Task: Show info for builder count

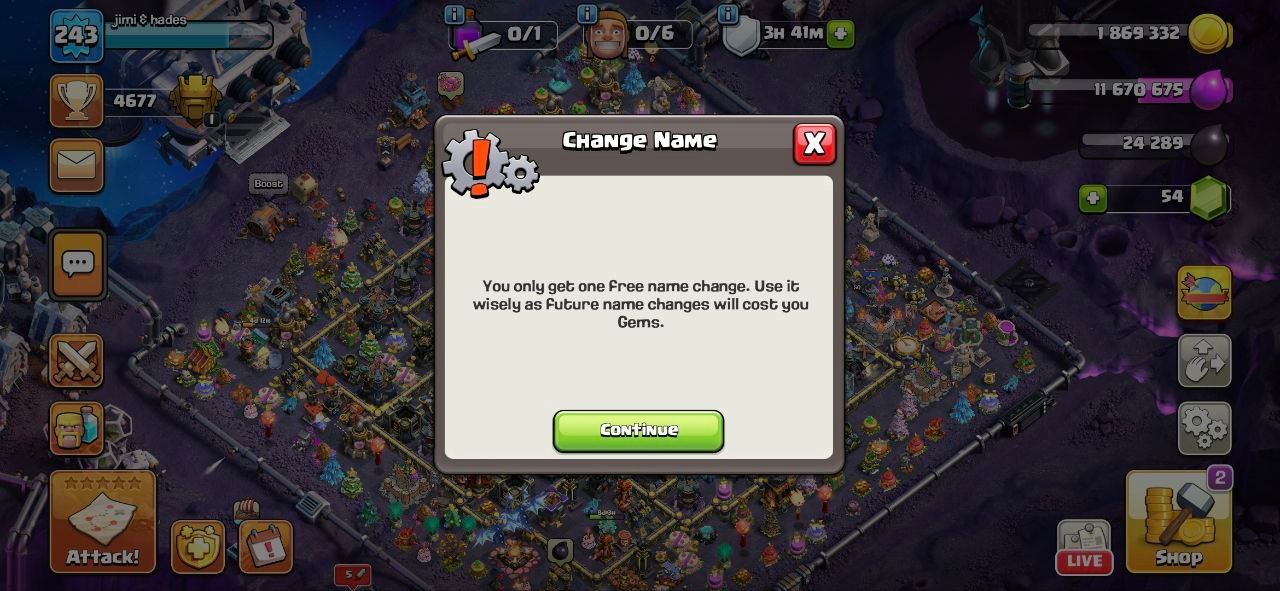Action: tap(587, 14)
